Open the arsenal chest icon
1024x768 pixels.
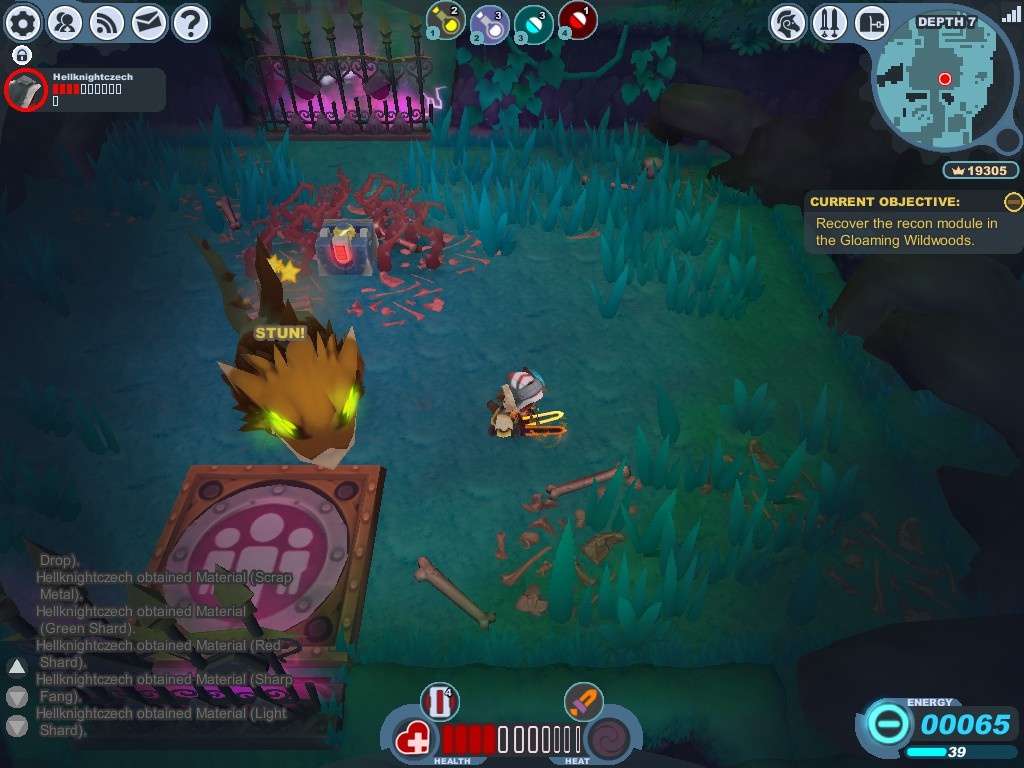(x=872, y=22)
